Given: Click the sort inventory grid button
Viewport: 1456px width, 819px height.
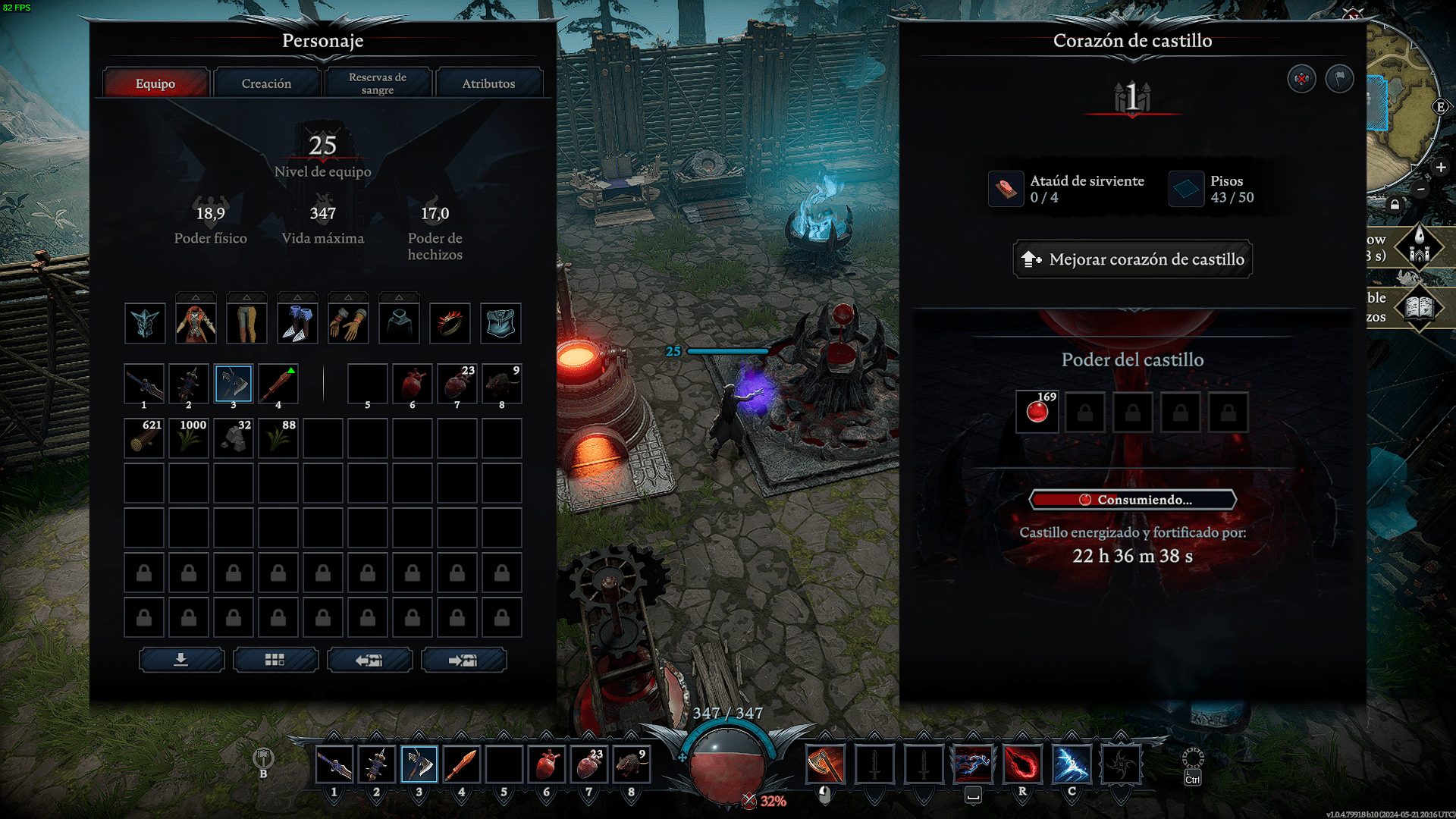Looking at the screenshot, I should [x=275, y=660].
